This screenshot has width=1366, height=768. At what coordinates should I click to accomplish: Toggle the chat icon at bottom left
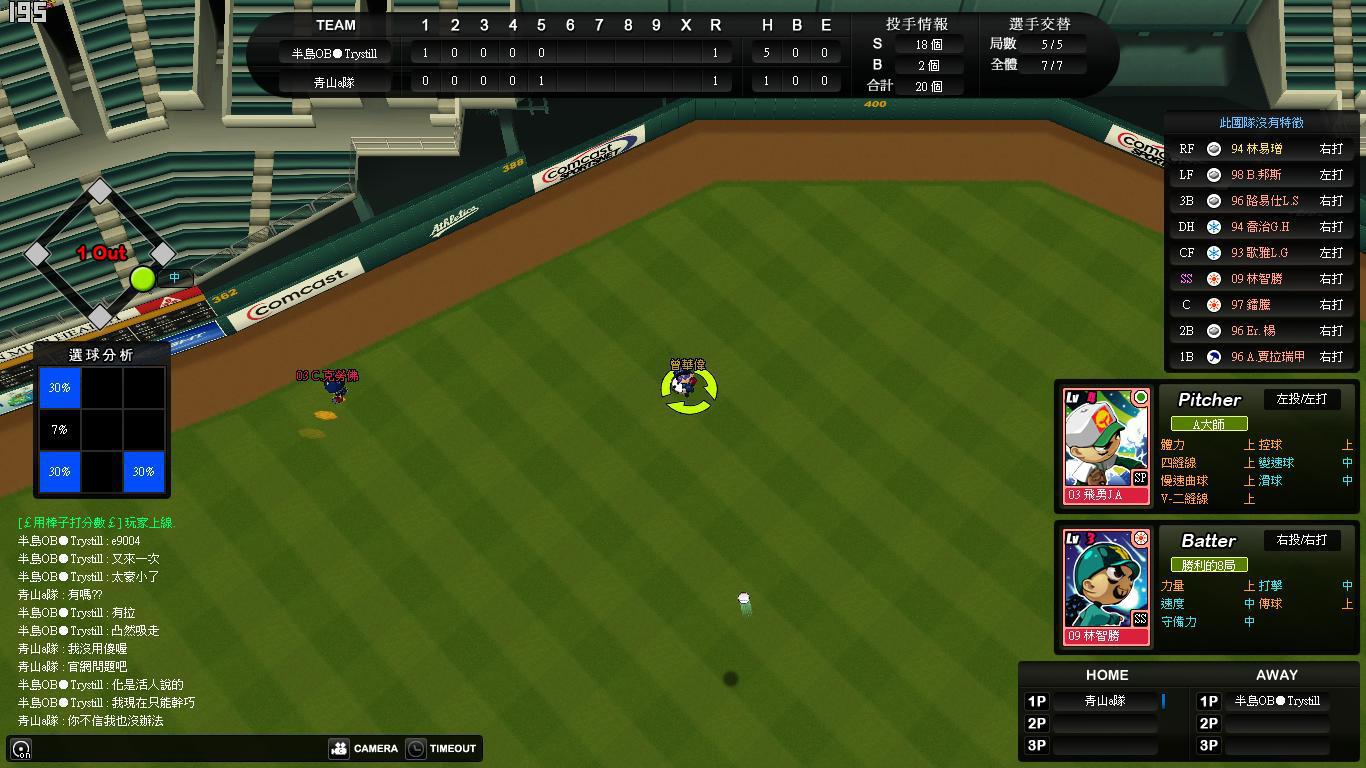point(21,748)
